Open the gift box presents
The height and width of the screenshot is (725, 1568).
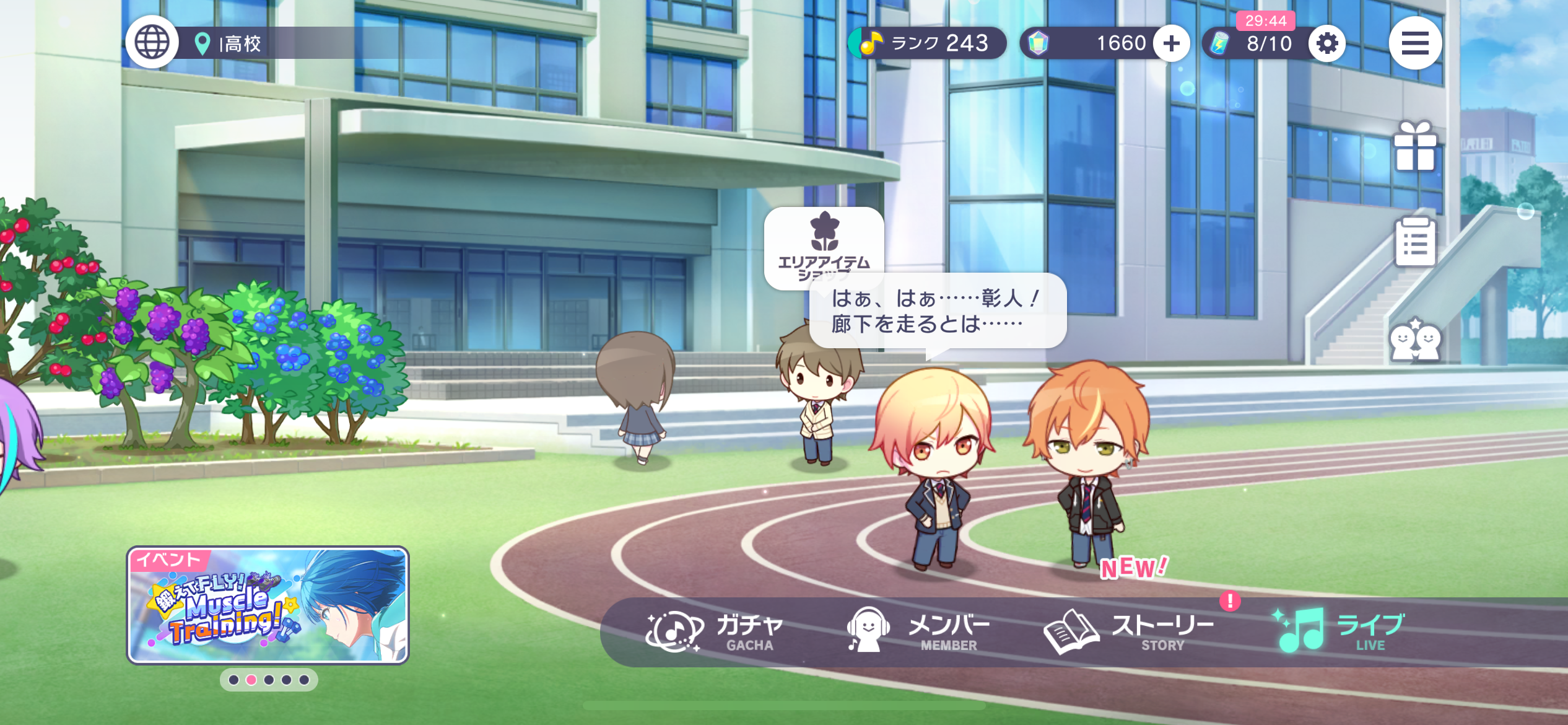(1414, 146)
